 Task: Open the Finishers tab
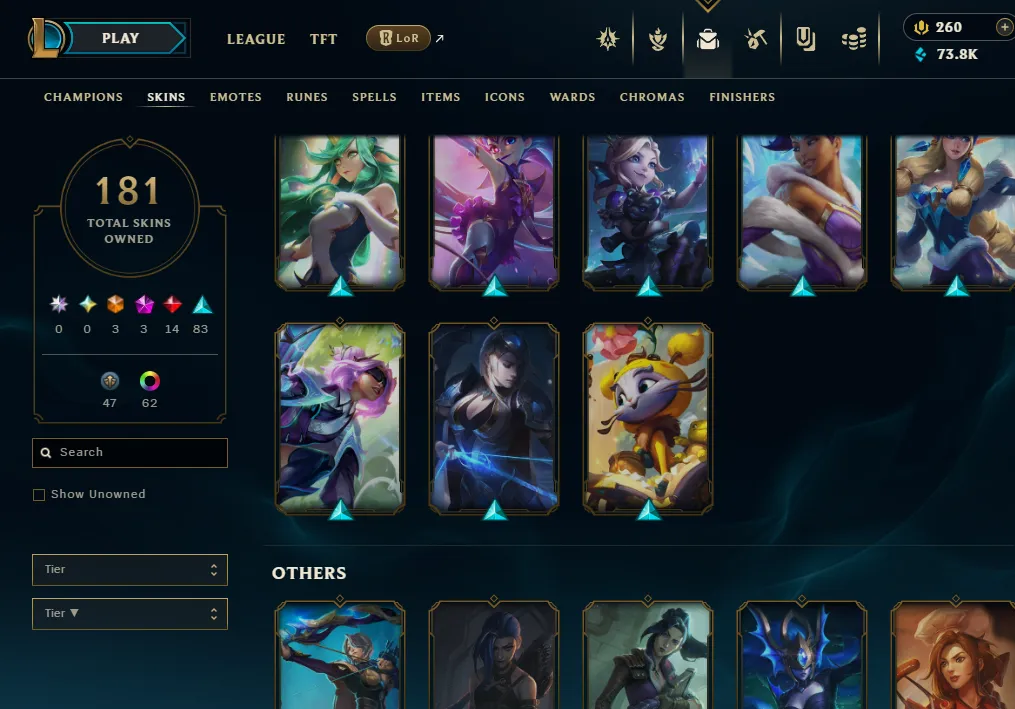(x=742, y=97)
